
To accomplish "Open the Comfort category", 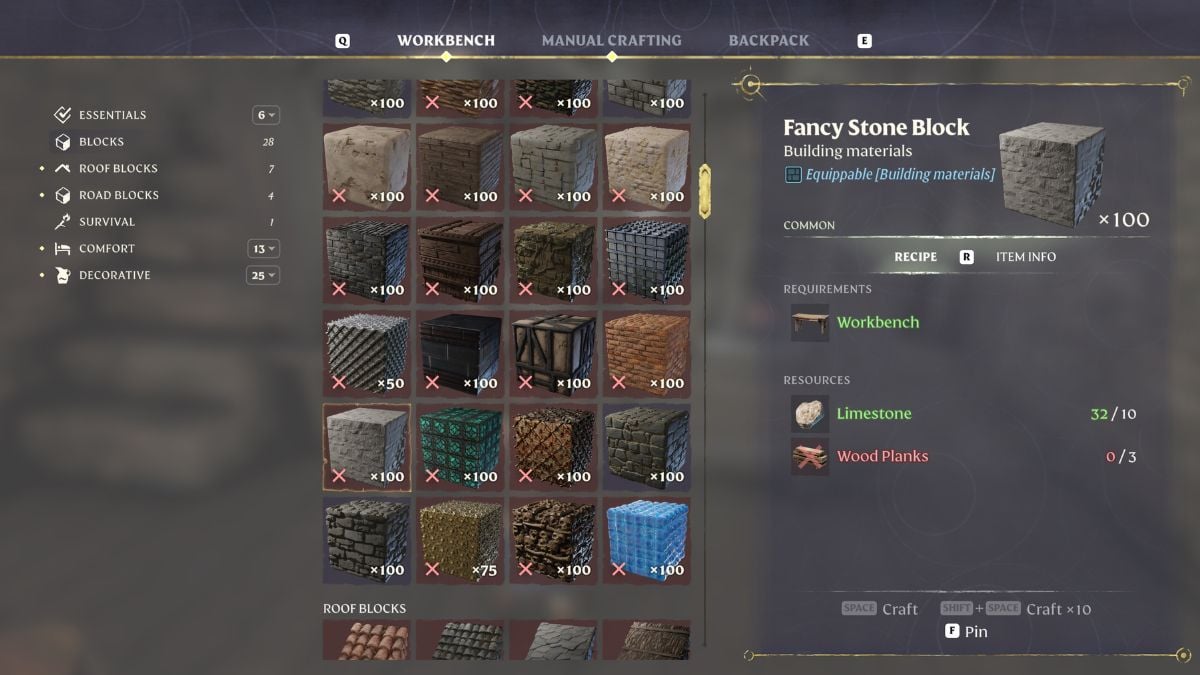I will point(106,249).
